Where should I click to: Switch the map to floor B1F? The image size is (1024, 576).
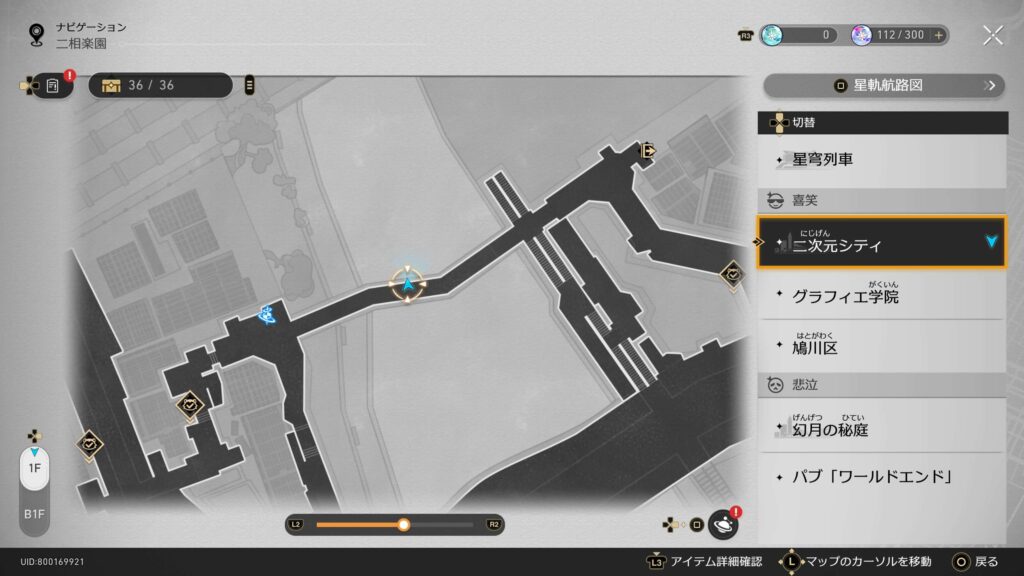coord(34,513)
